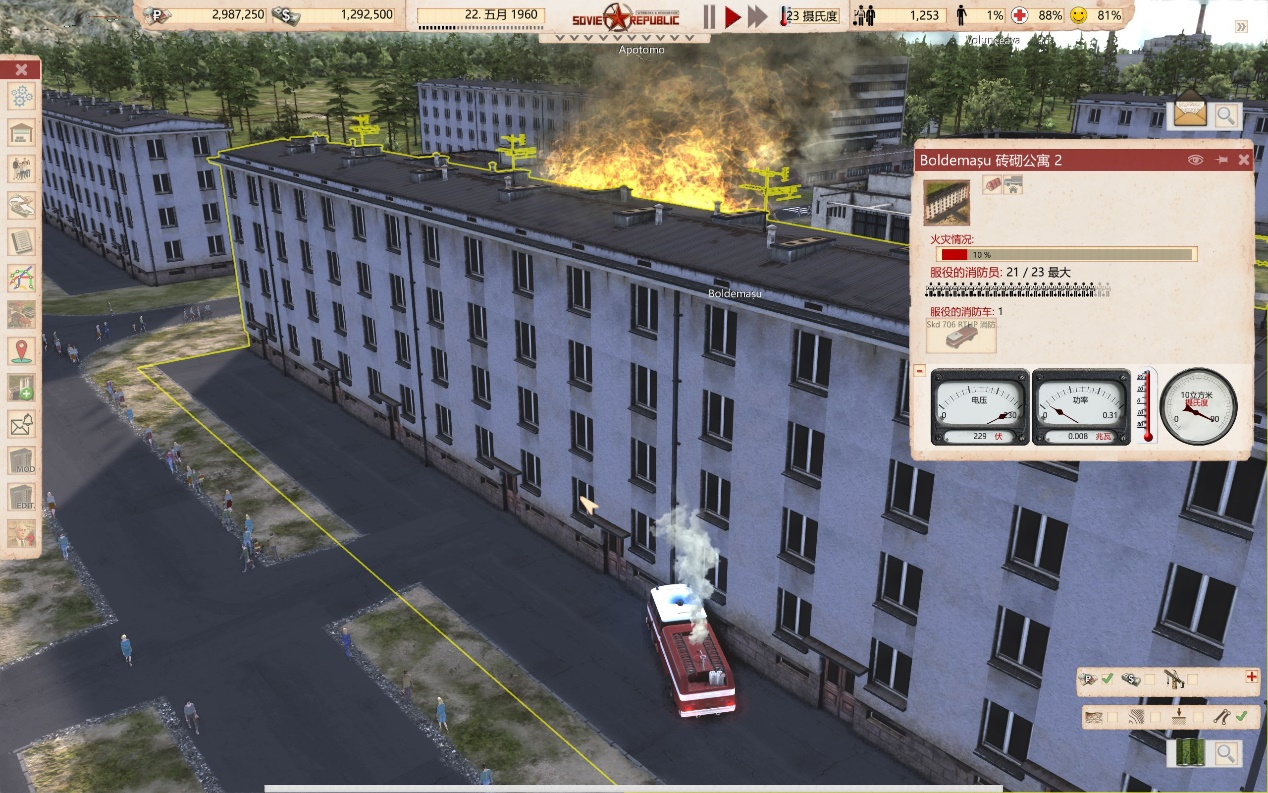Open the warehouse building menu in sidebar
Viewport: 1268px width, 793px height.
pos(22,133)
